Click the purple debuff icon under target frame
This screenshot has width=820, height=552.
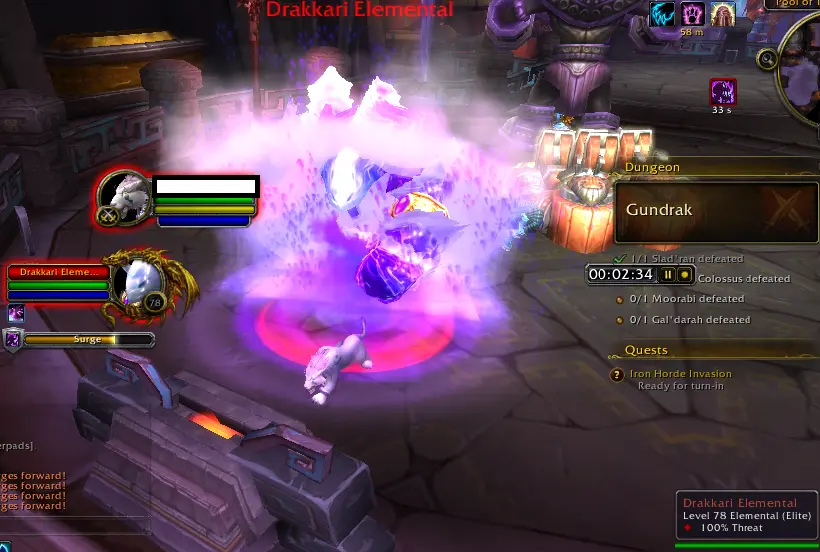point(15,314)
